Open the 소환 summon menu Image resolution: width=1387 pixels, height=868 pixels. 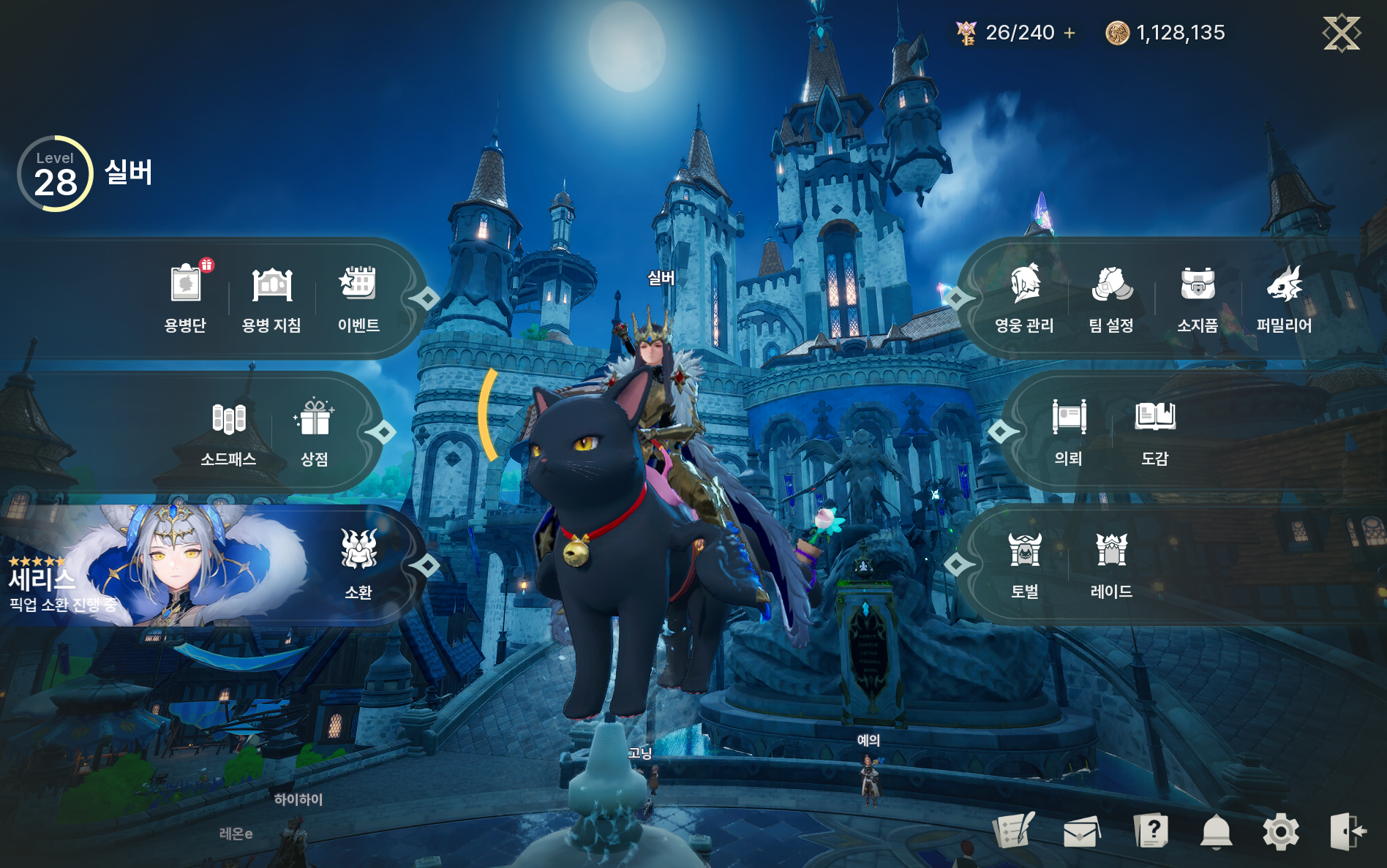click(358, 563)
